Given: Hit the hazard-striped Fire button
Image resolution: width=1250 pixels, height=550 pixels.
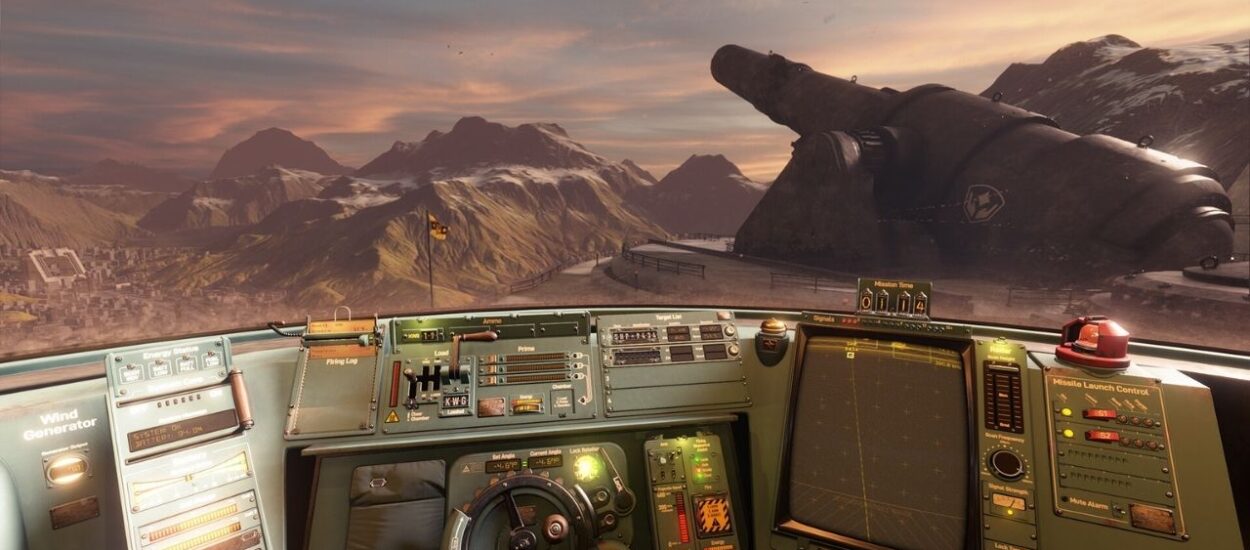Looking at the screenshot, I should (x=712, y=514).
